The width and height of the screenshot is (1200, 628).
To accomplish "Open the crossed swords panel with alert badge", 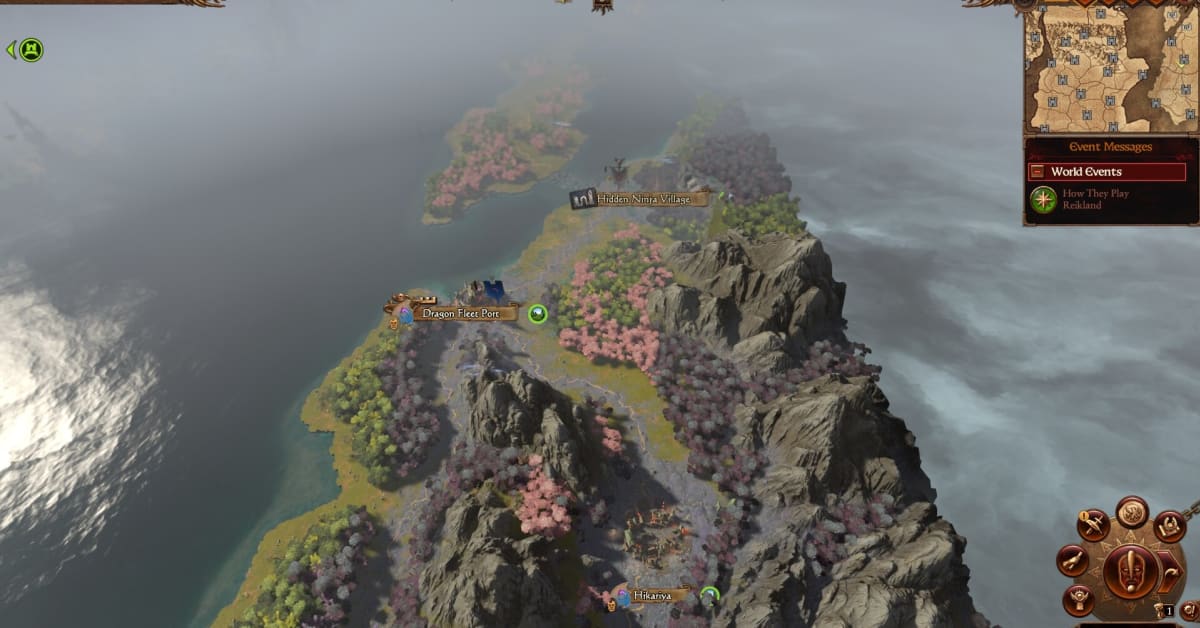I will tap(1094, 525).
